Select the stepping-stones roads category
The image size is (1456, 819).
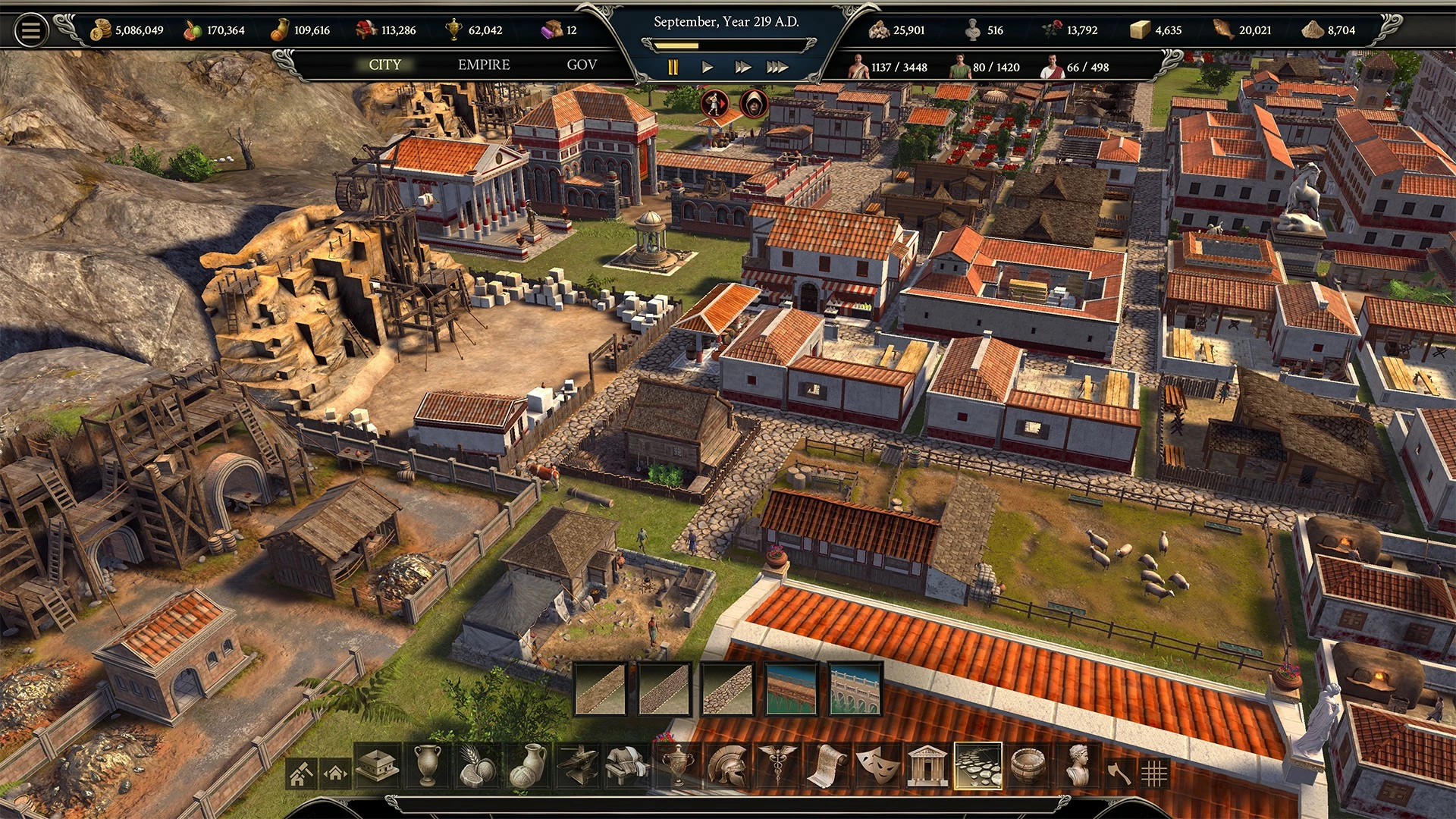pos(977,766)
